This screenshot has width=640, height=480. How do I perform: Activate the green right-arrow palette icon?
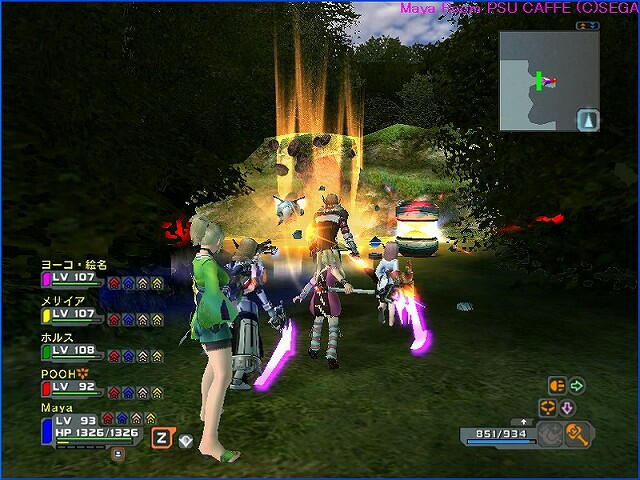coord(577,385)
